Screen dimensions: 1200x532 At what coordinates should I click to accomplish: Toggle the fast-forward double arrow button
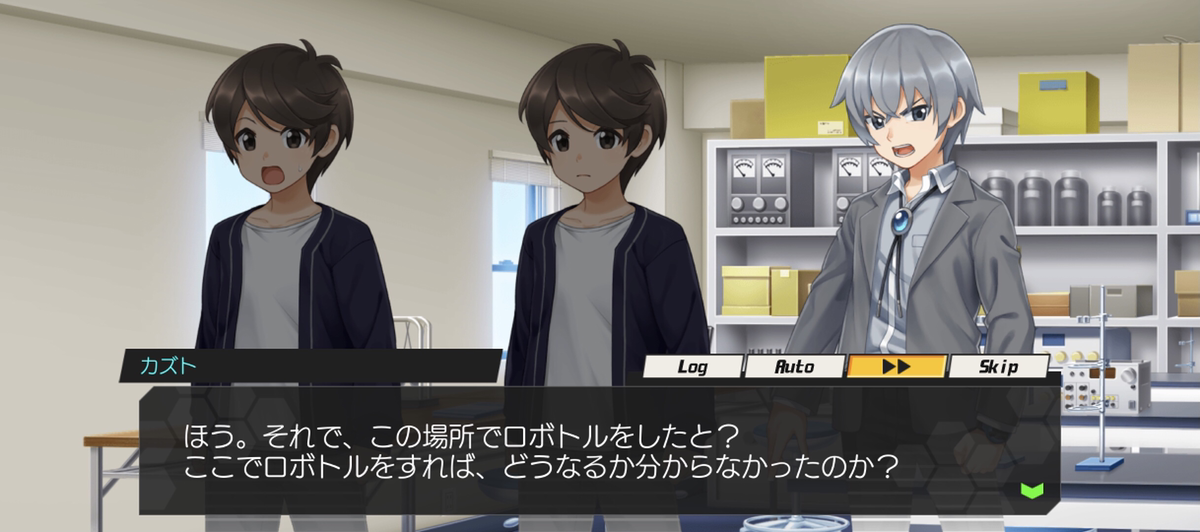(896, 367)
